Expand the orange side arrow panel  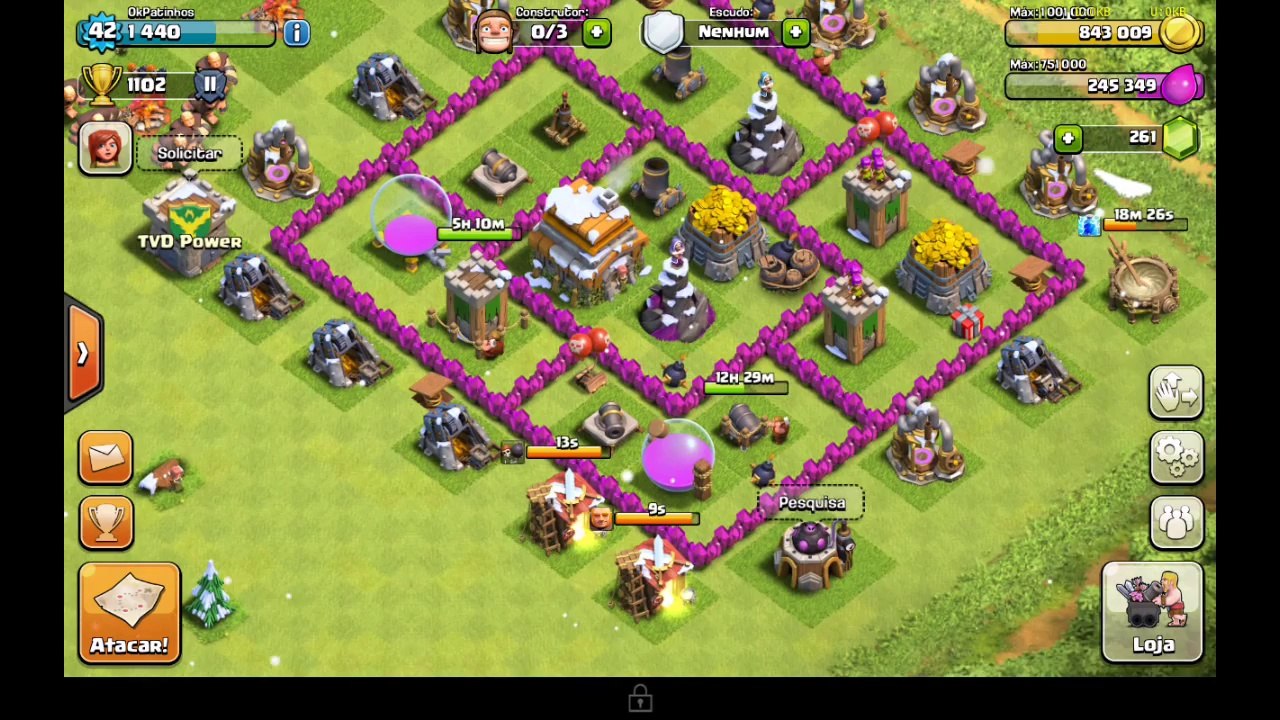[x=83, y=354]
